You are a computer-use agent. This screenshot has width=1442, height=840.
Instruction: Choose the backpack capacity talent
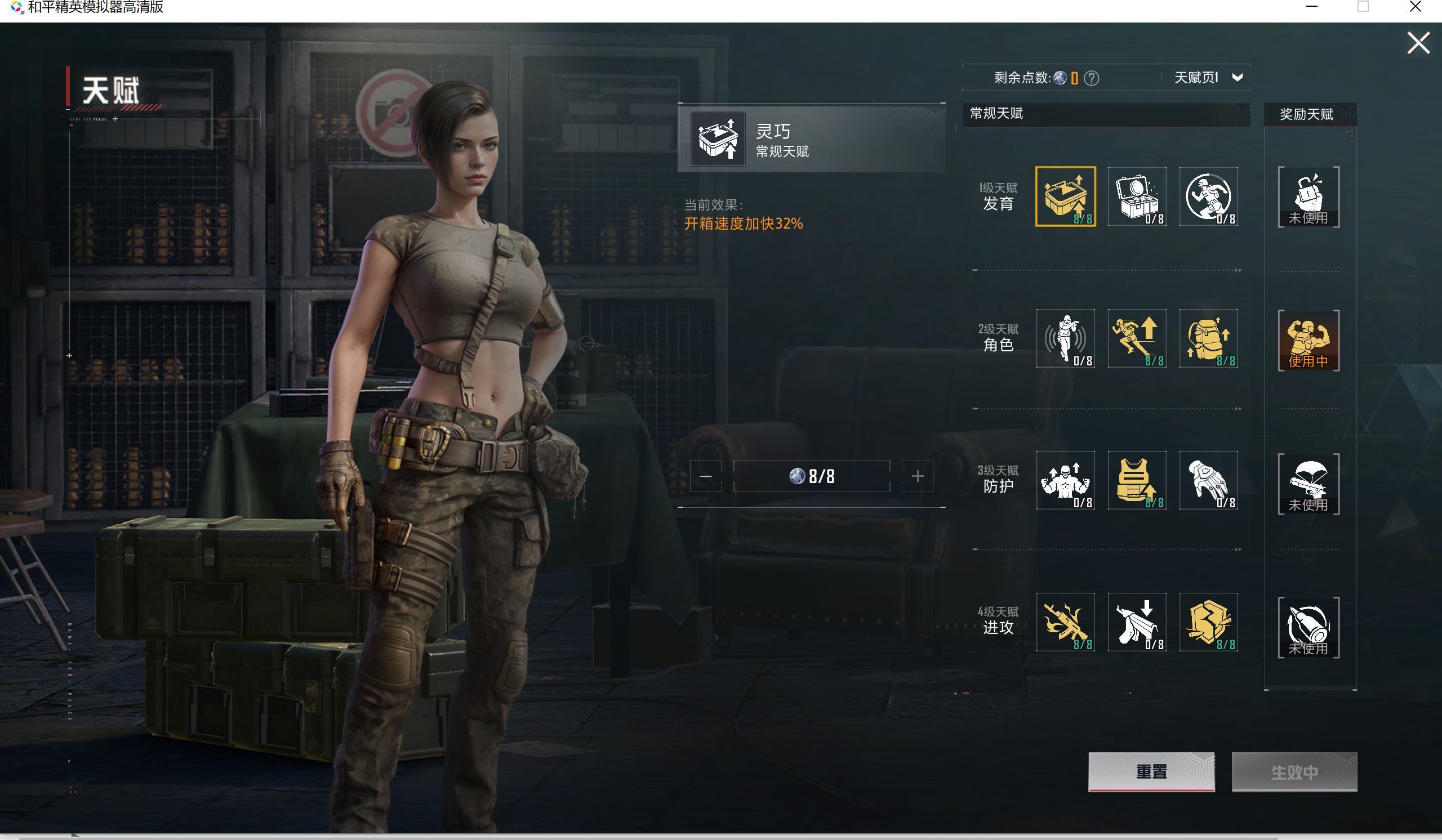tap(1208, 338)
